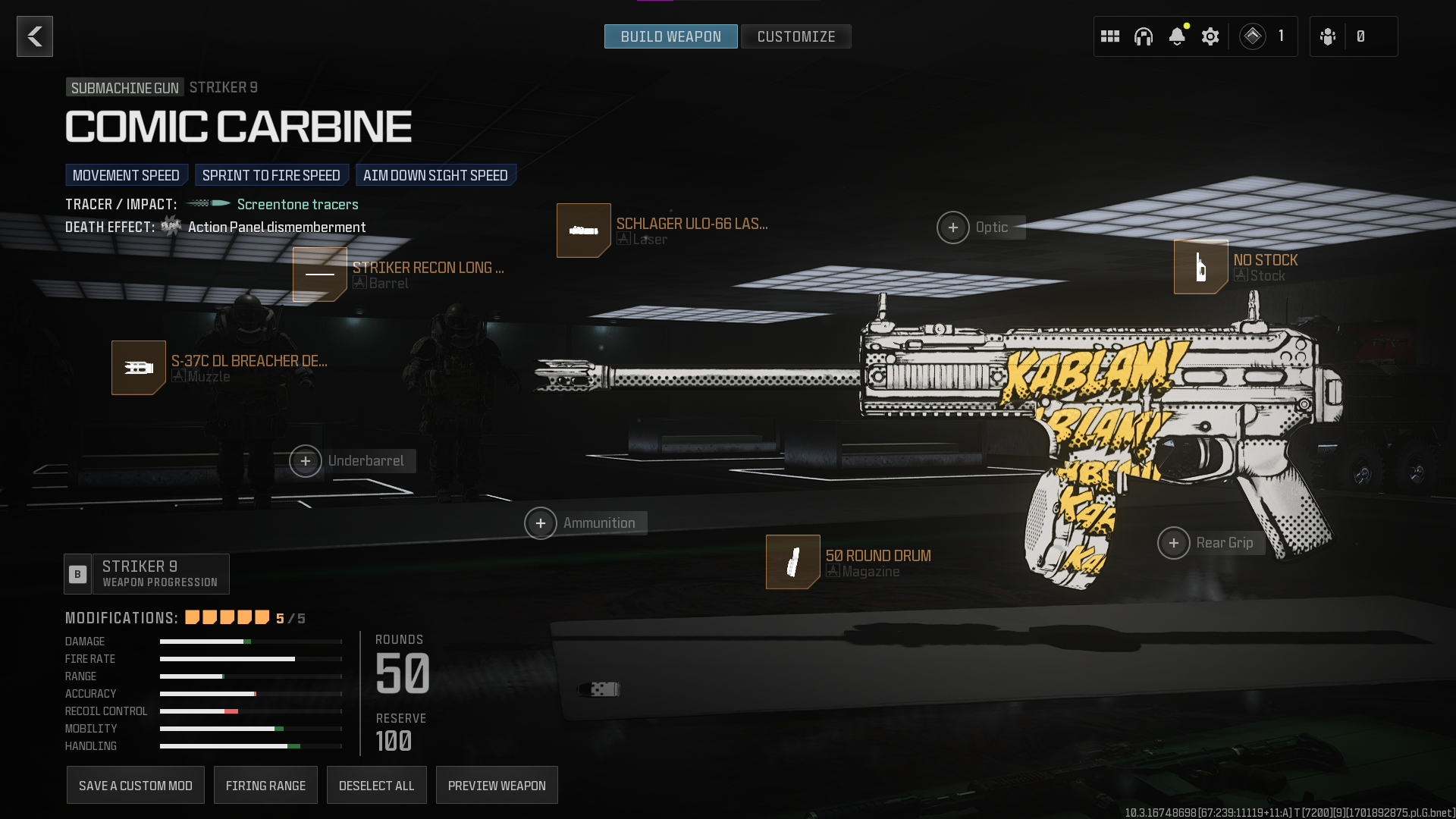
Task: Add an Ammunition attachment
Action: tap(541, 523)
